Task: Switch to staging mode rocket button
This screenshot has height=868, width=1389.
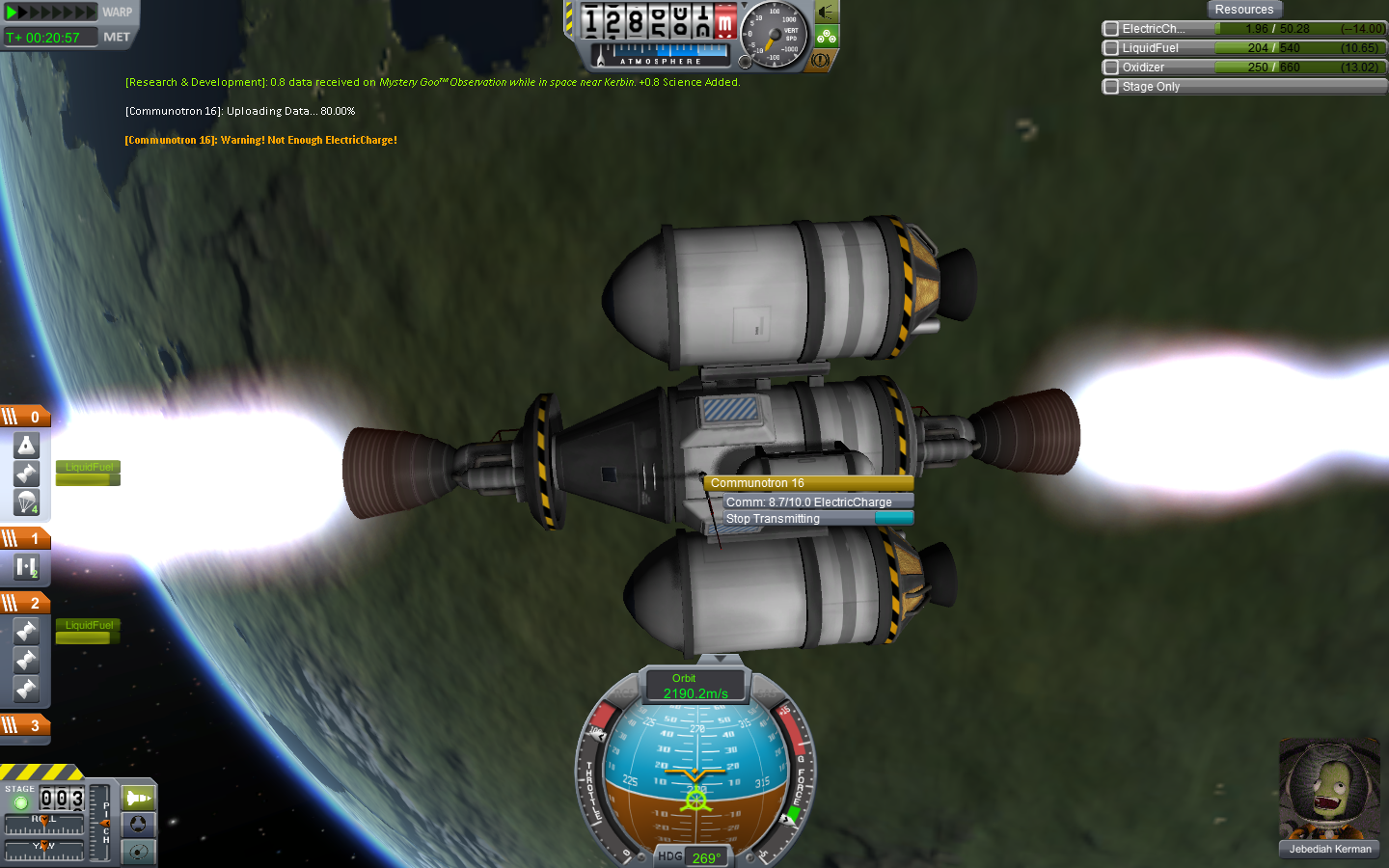Action: pyautogui.click(x=139, y=798)
